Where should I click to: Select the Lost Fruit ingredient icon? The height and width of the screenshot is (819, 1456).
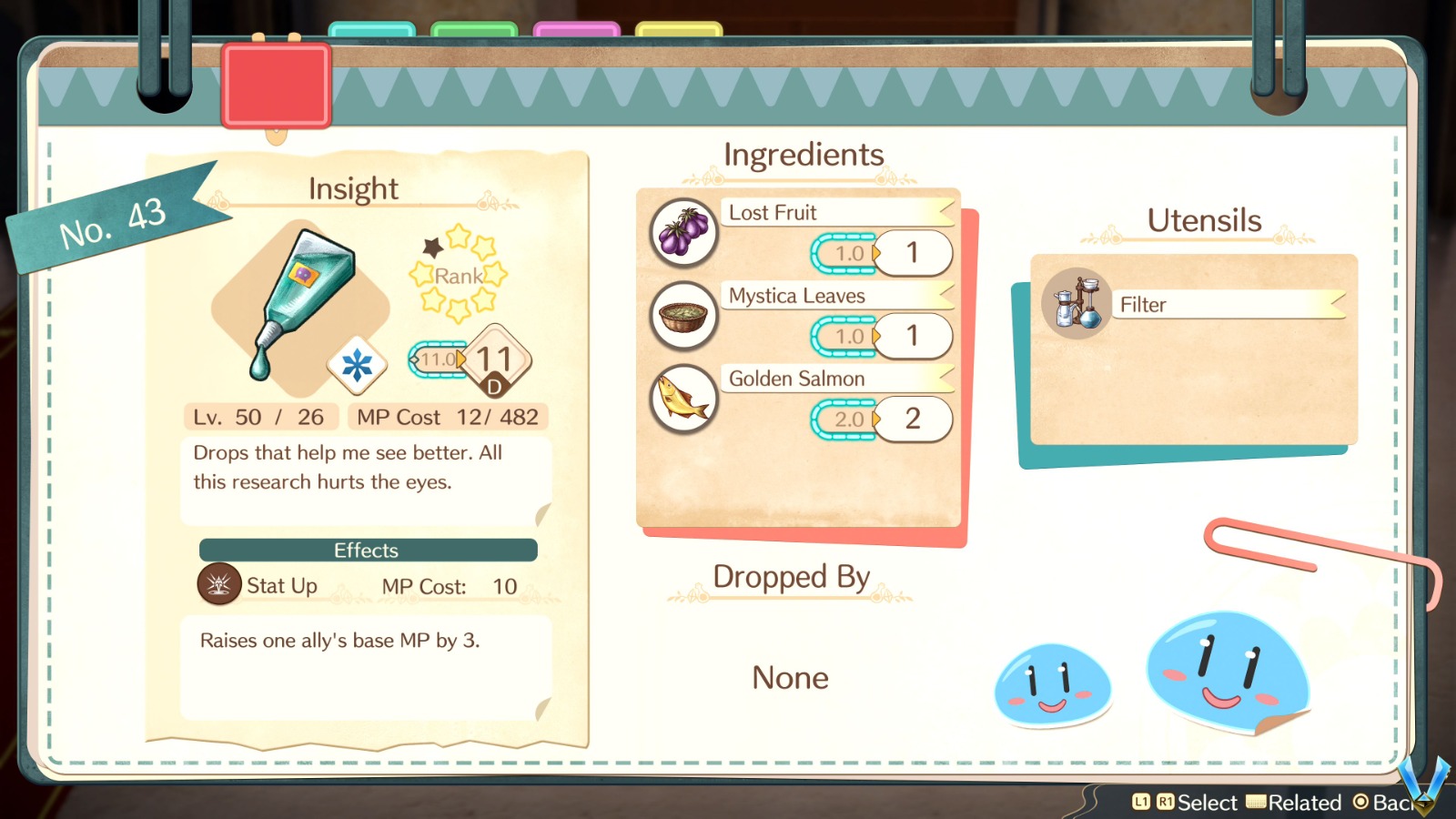(x=683, y=233)
